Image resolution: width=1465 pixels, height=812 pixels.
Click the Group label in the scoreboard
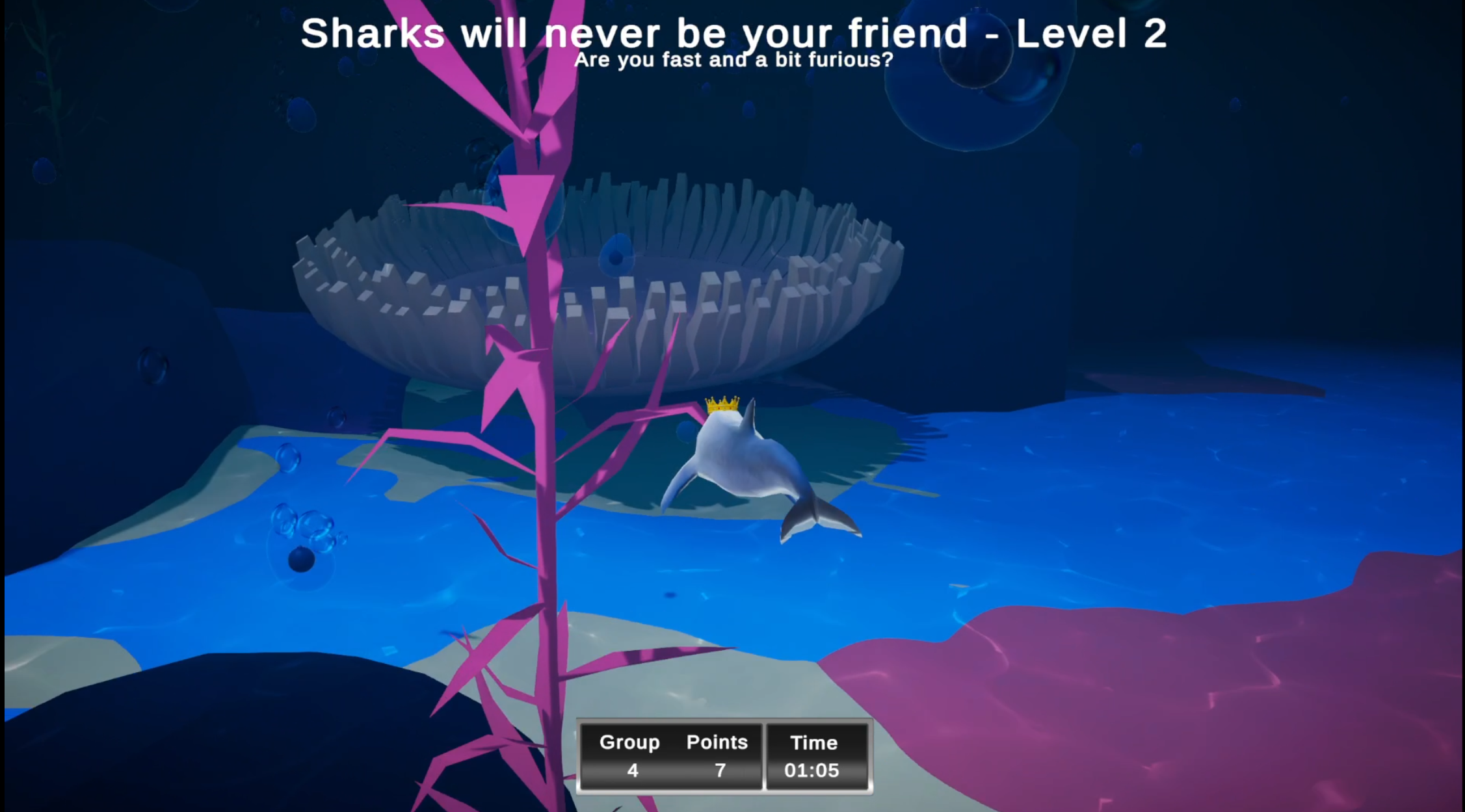pos(630,742)
